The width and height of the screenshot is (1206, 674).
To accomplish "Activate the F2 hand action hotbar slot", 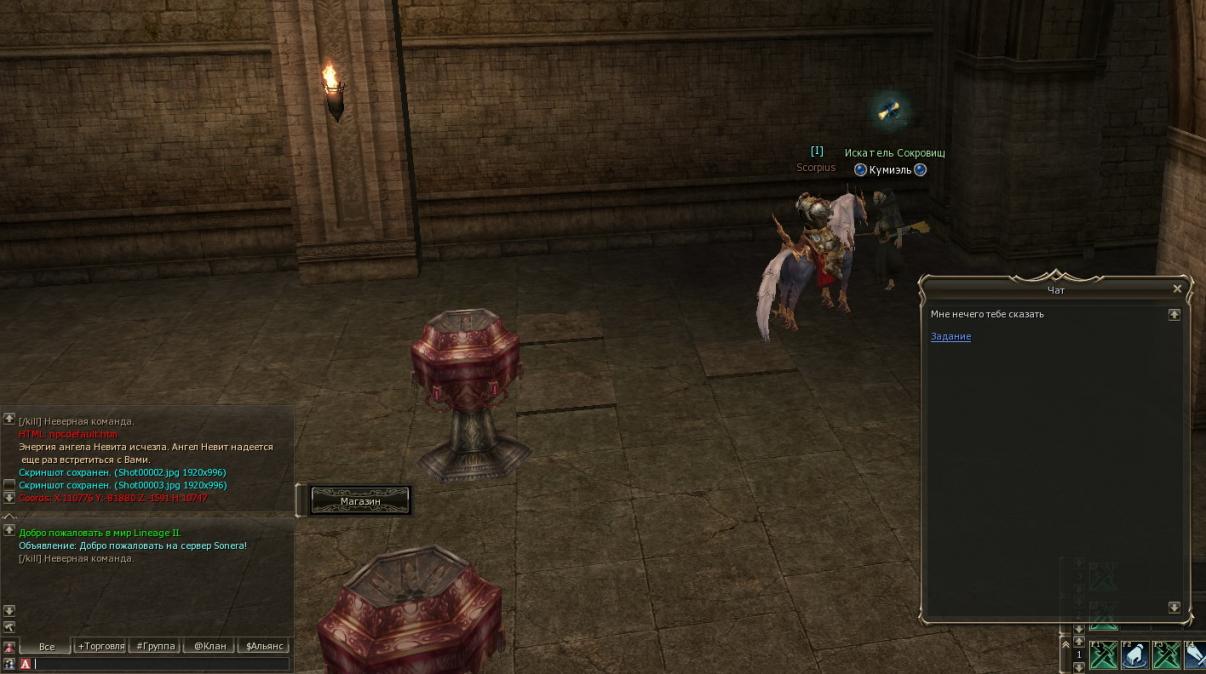I will click(x=1134, y=655).
